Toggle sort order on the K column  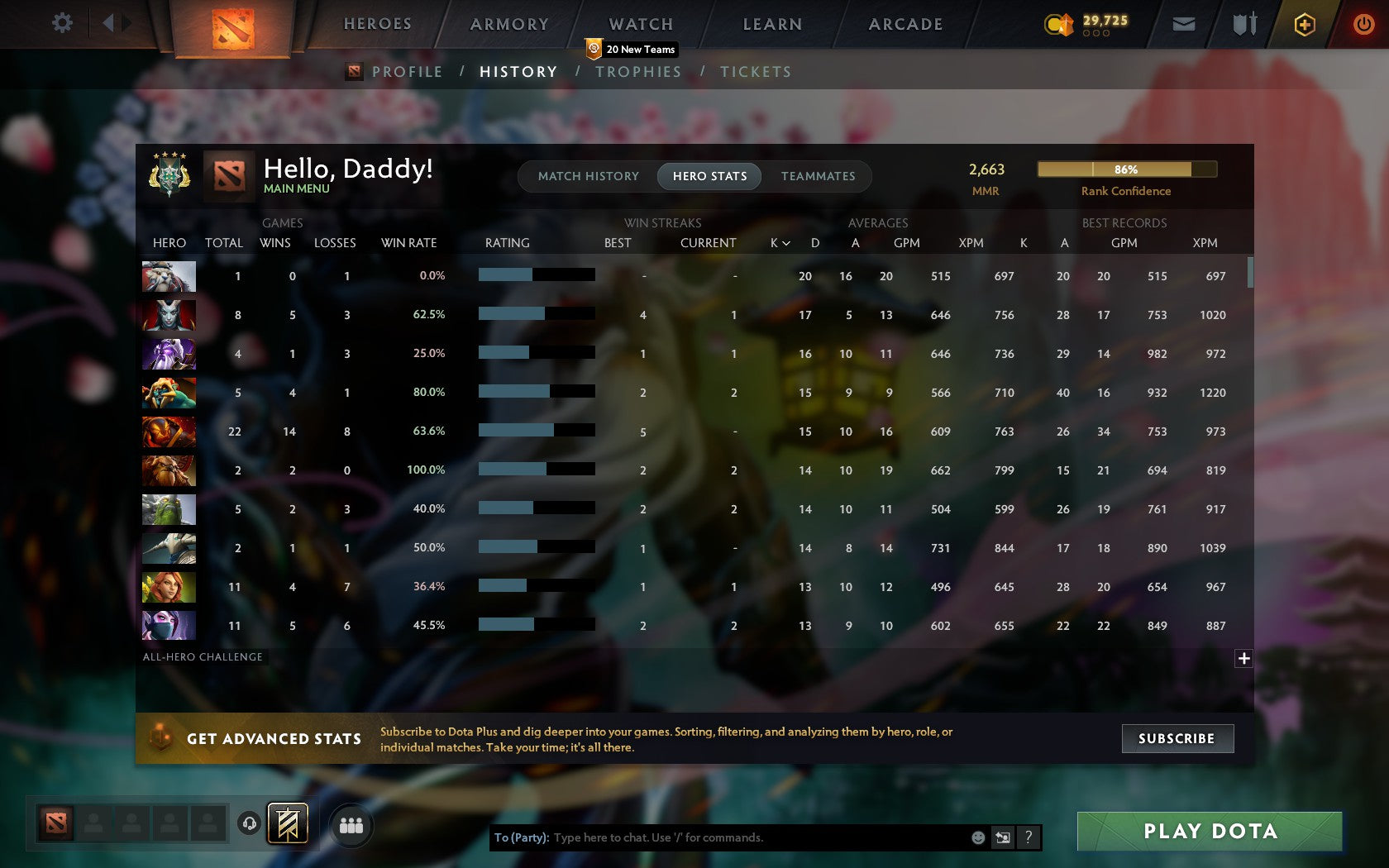[778, 243]
